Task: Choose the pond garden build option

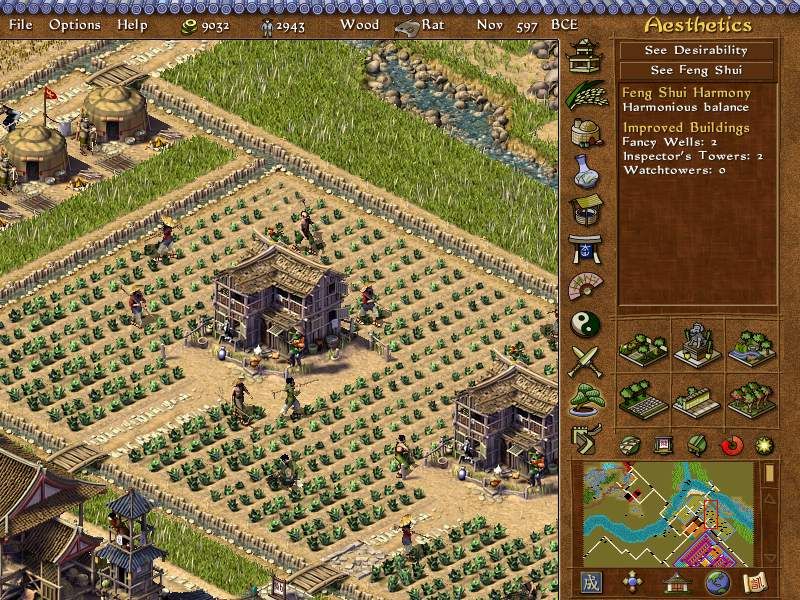Action: click(x=752, y=345)
